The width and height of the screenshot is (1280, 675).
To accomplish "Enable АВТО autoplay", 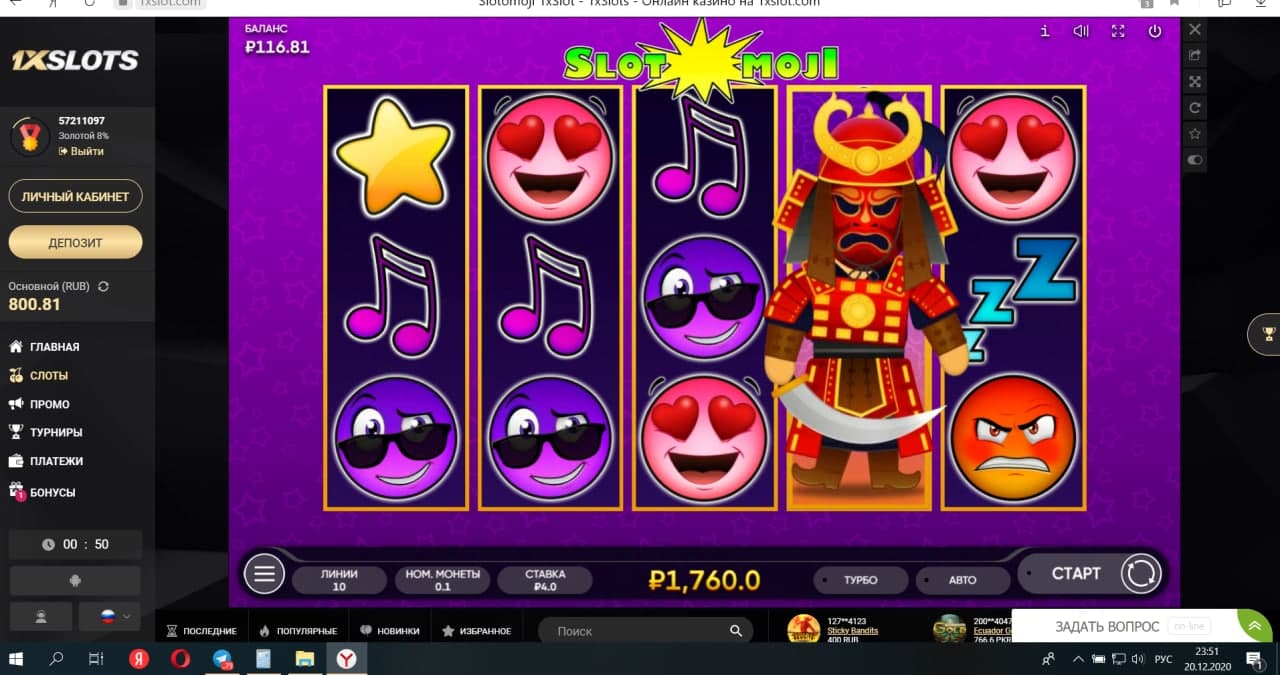I will 962,580.
